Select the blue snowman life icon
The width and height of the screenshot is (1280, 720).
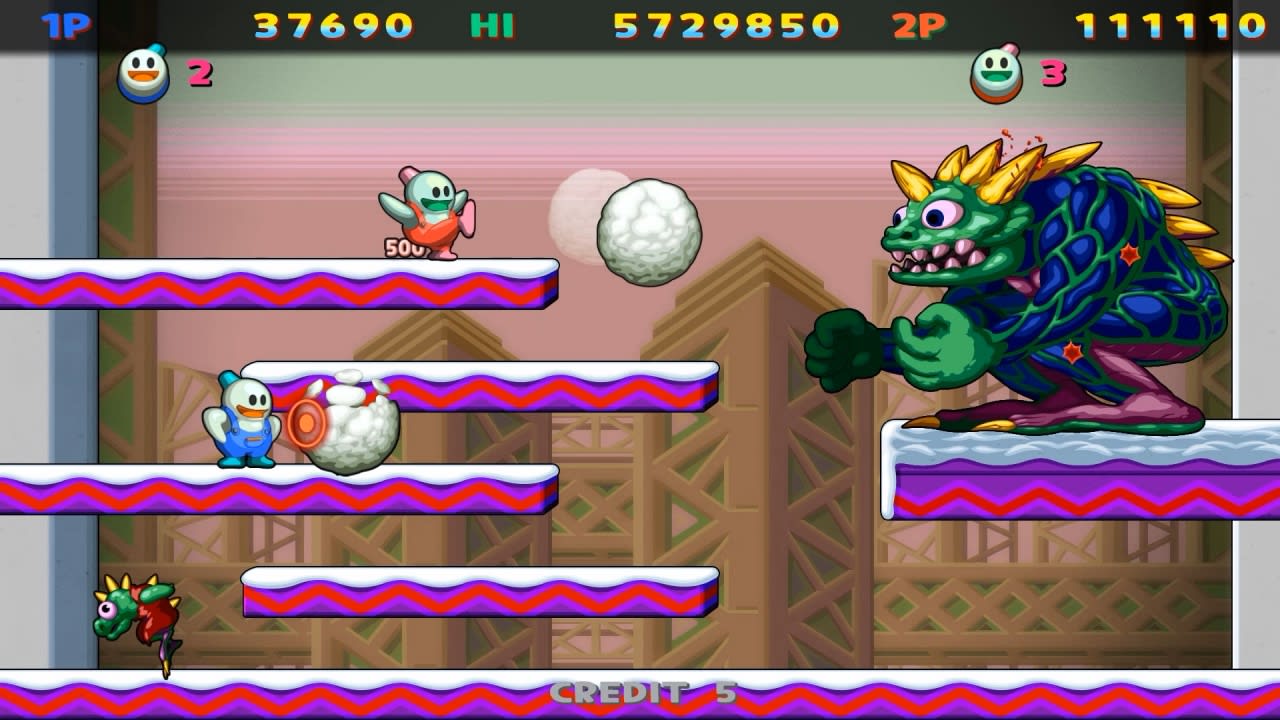(x=143, y=72)
